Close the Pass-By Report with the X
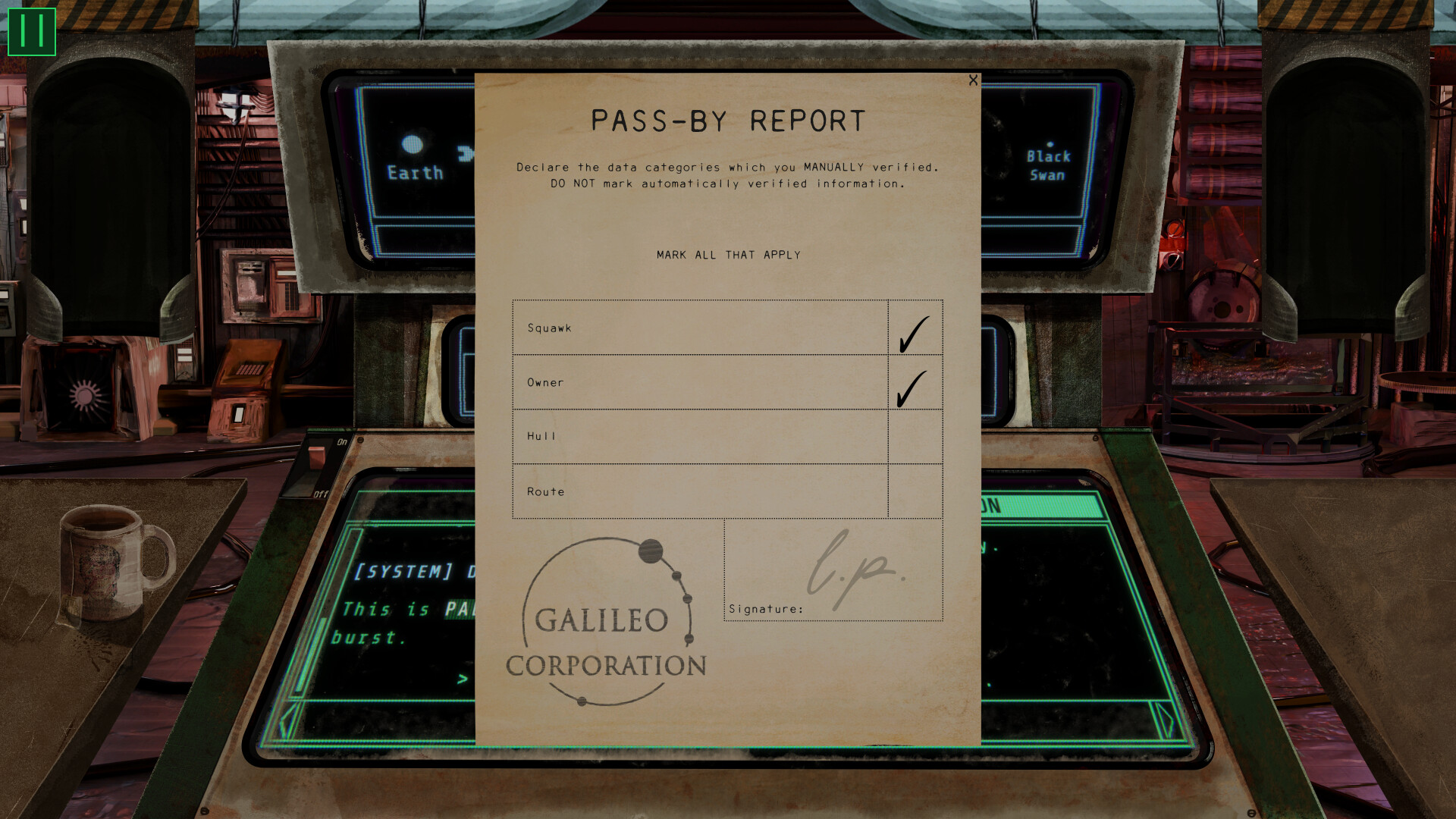 pos(973,80)
